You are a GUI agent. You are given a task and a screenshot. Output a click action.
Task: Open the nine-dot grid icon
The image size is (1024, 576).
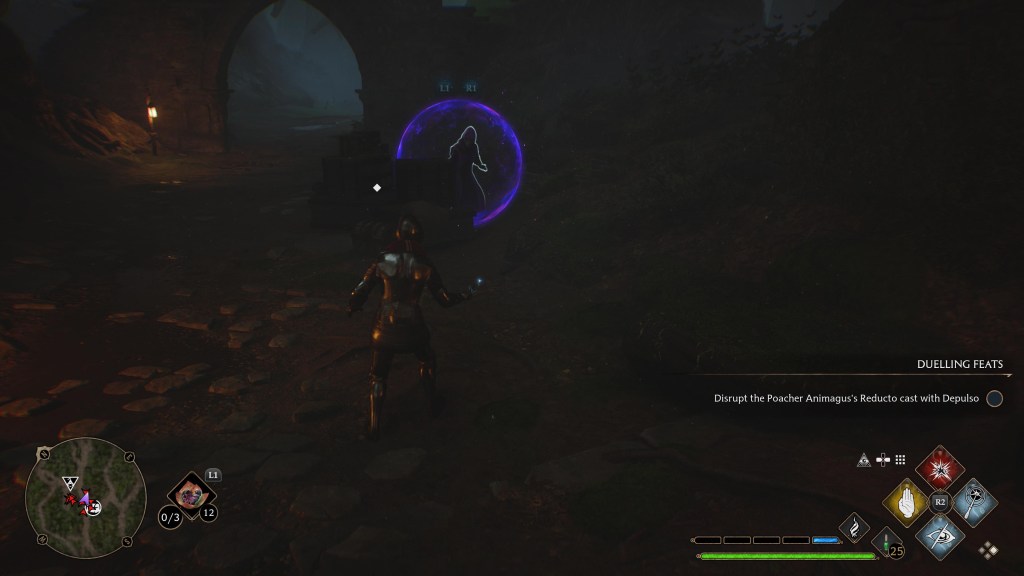coord(900,460)
